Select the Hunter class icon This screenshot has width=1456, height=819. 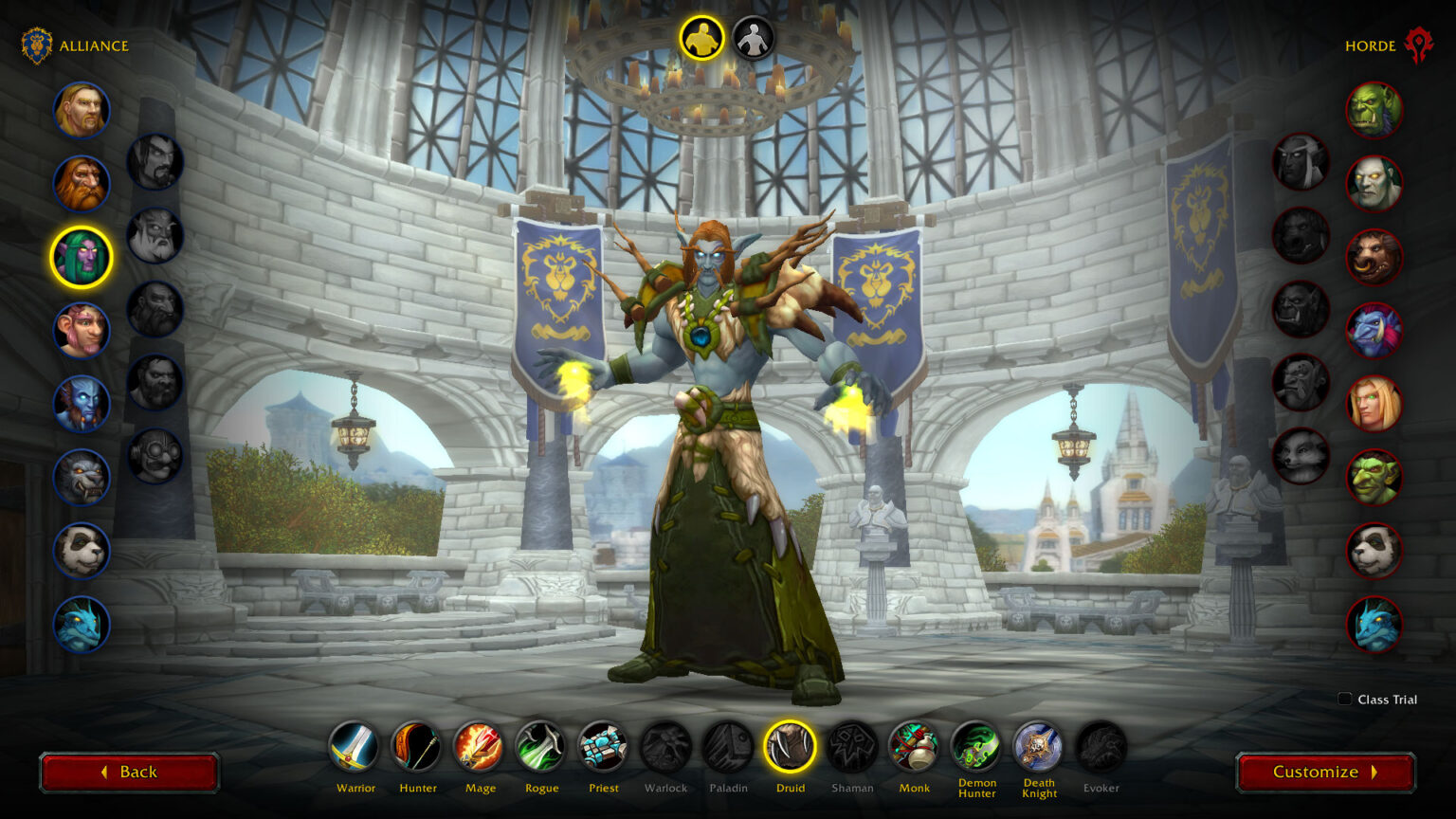[x=417, y=748]
